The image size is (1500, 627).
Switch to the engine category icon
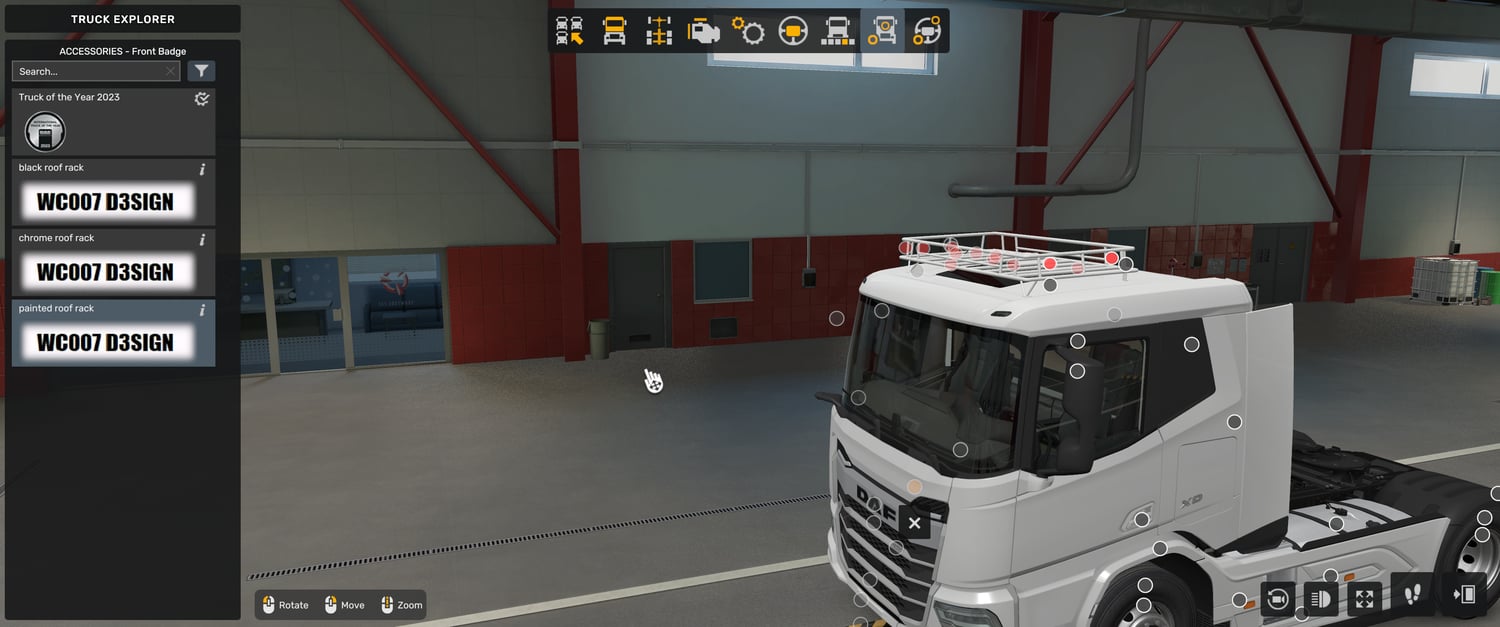coord(704,31)
